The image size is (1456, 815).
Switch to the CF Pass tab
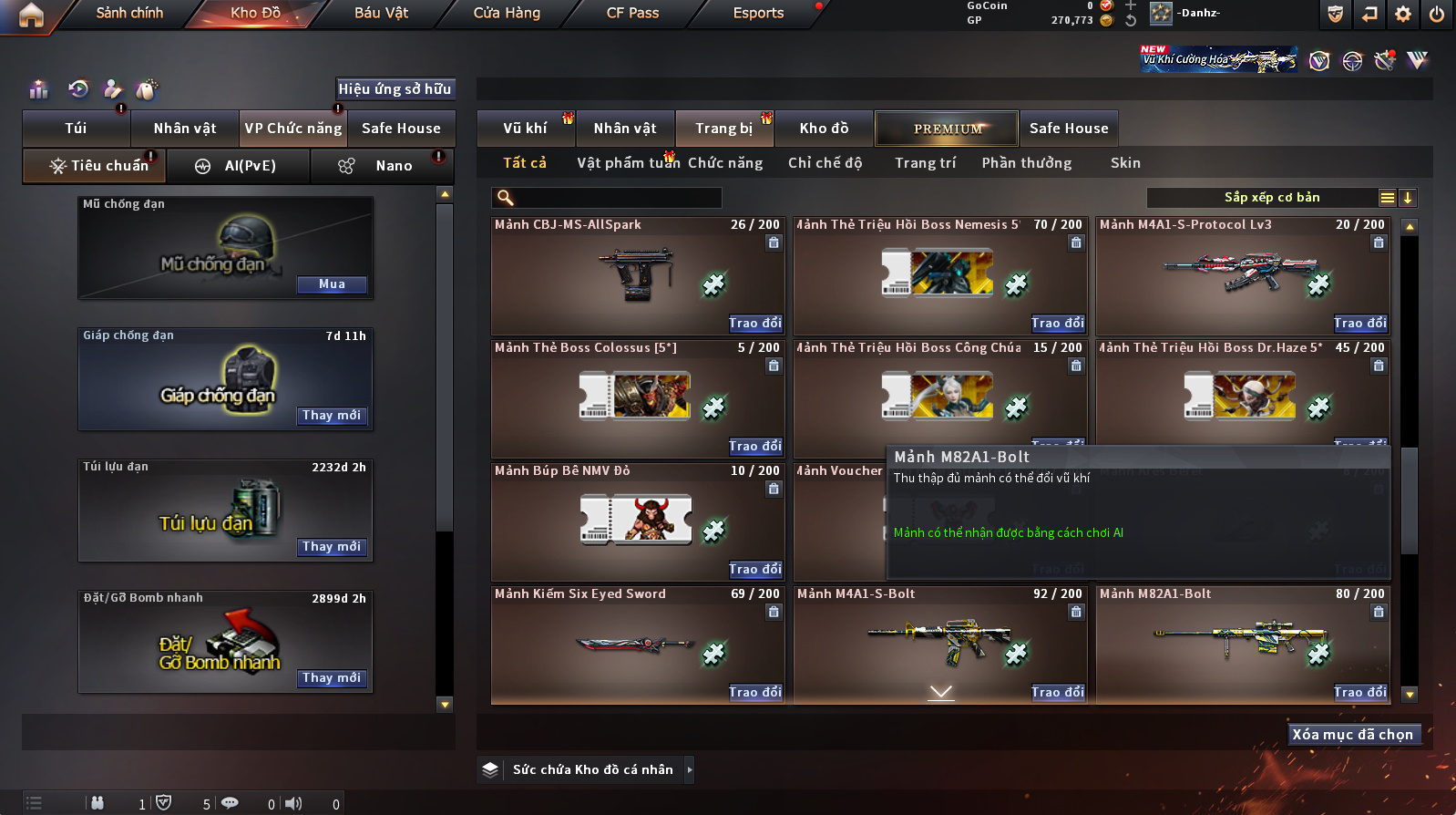[x=632, y=13]
